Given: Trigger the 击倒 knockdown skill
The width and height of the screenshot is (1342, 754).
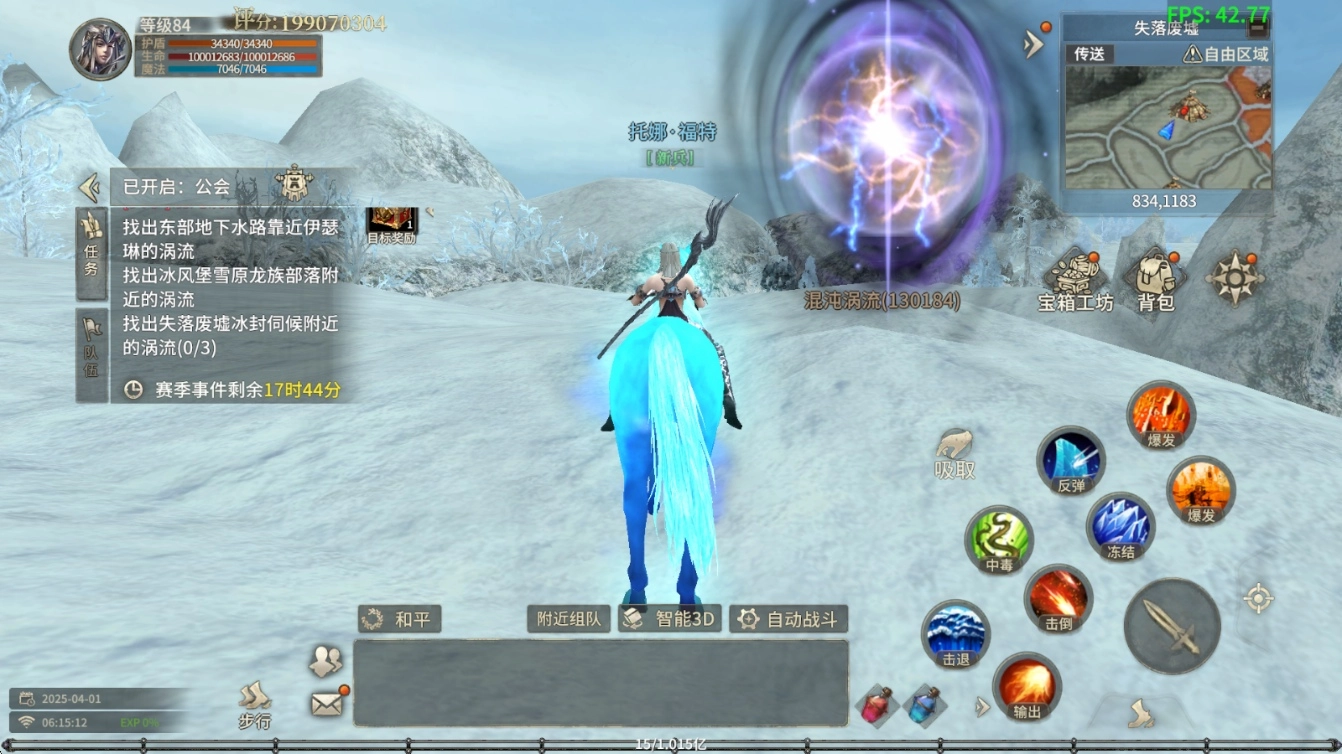Looking at the screenshot, I should tap(1058, 598).
